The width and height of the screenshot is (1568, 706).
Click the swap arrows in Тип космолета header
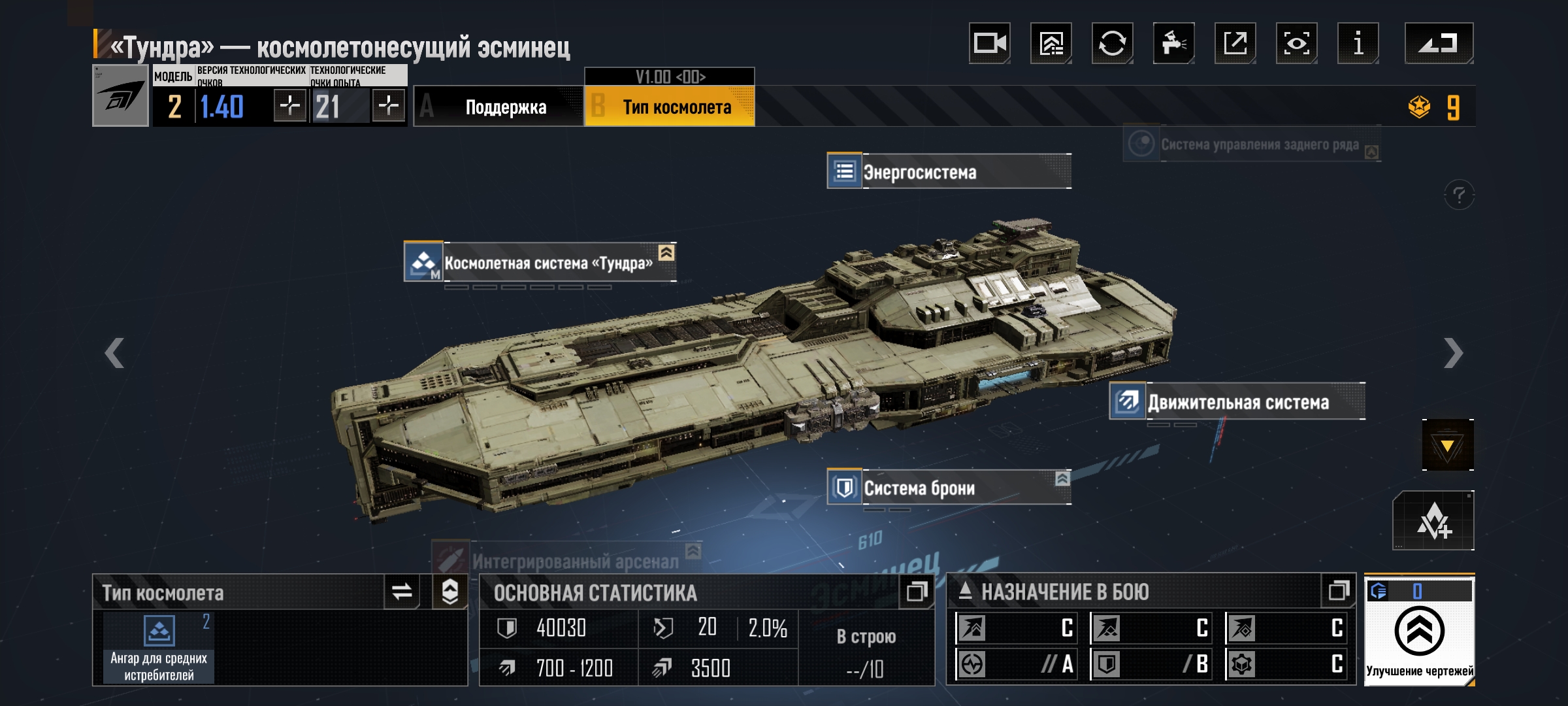click(x=402, y=592)
